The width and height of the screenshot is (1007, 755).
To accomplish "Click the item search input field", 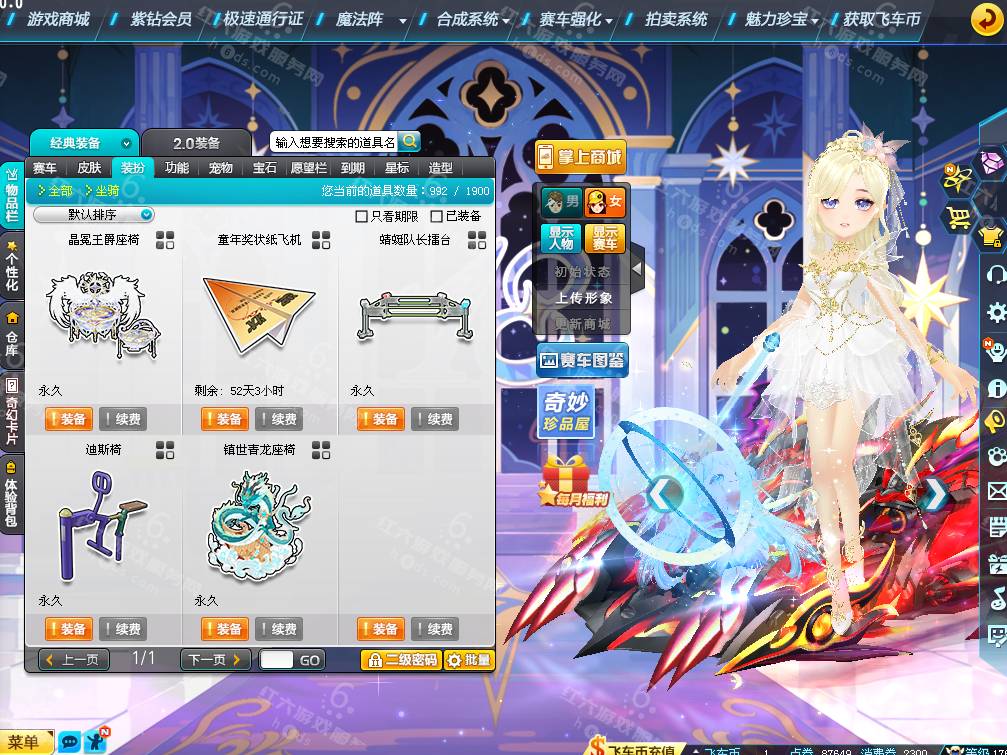I will coord(334,143).
